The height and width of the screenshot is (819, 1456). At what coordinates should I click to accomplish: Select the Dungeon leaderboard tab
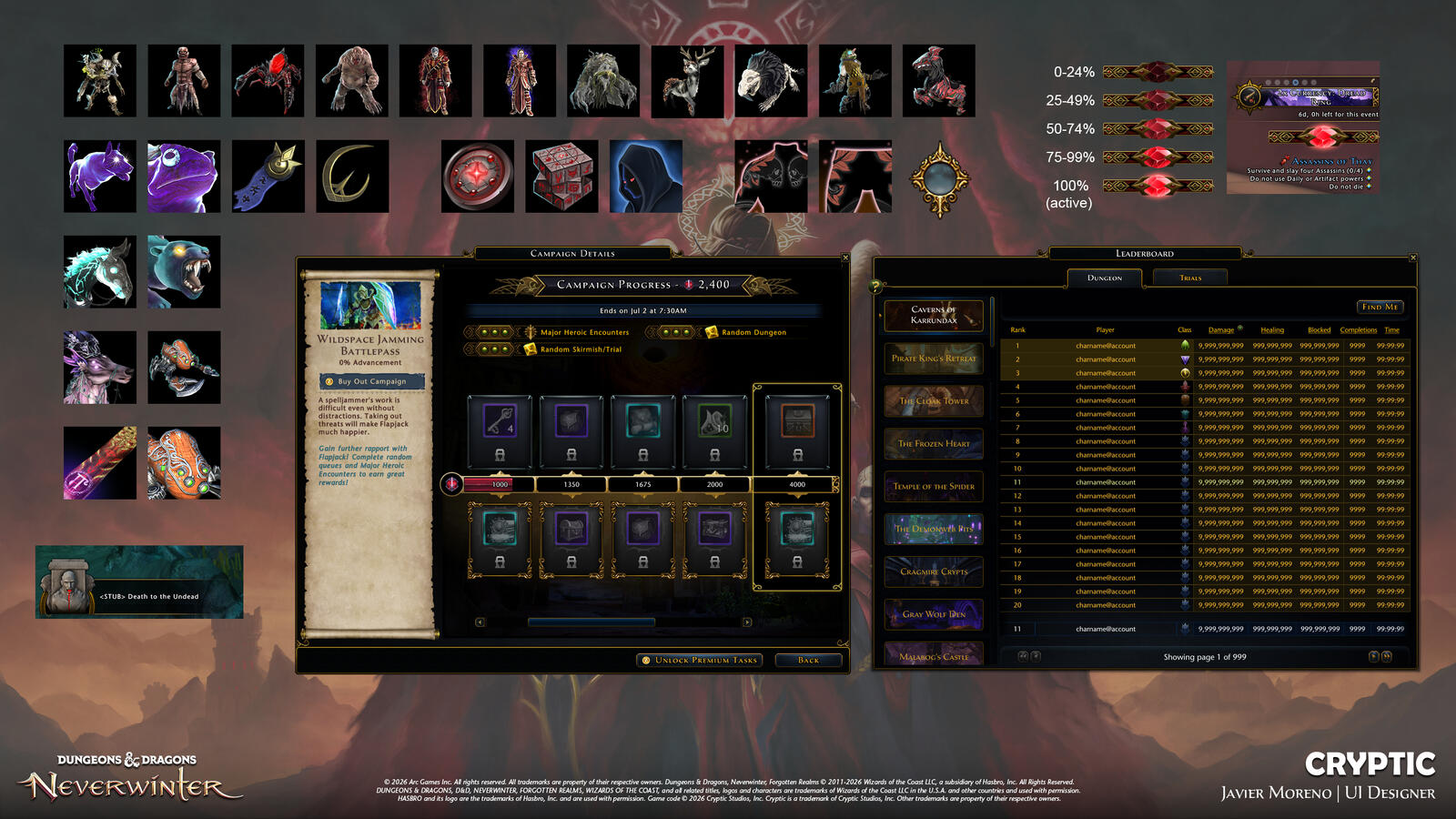pos(1104,278)
